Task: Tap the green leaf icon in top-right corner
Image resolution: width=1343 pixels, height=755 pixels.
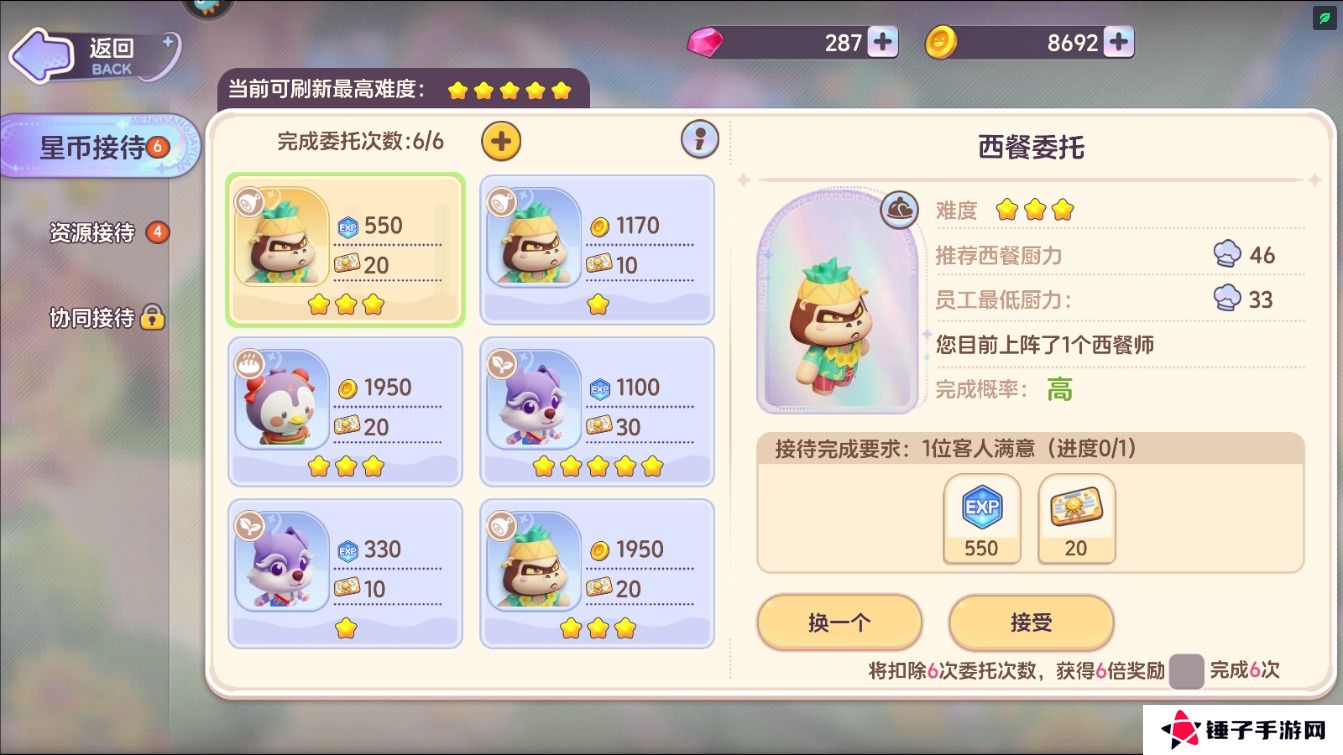Action: pos(1324,16)
